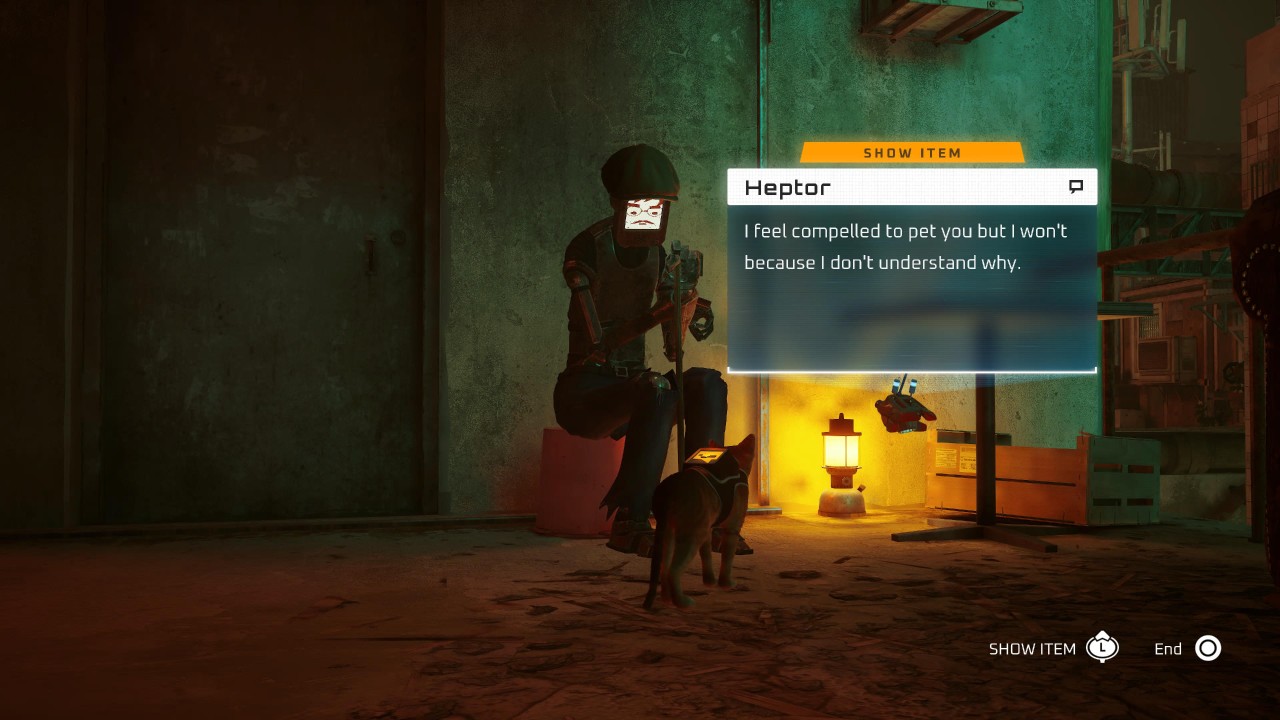Viewport: 1280px width, 720px height.
Task: Click the dialogue line about petting
Action: tap(905, 246)
